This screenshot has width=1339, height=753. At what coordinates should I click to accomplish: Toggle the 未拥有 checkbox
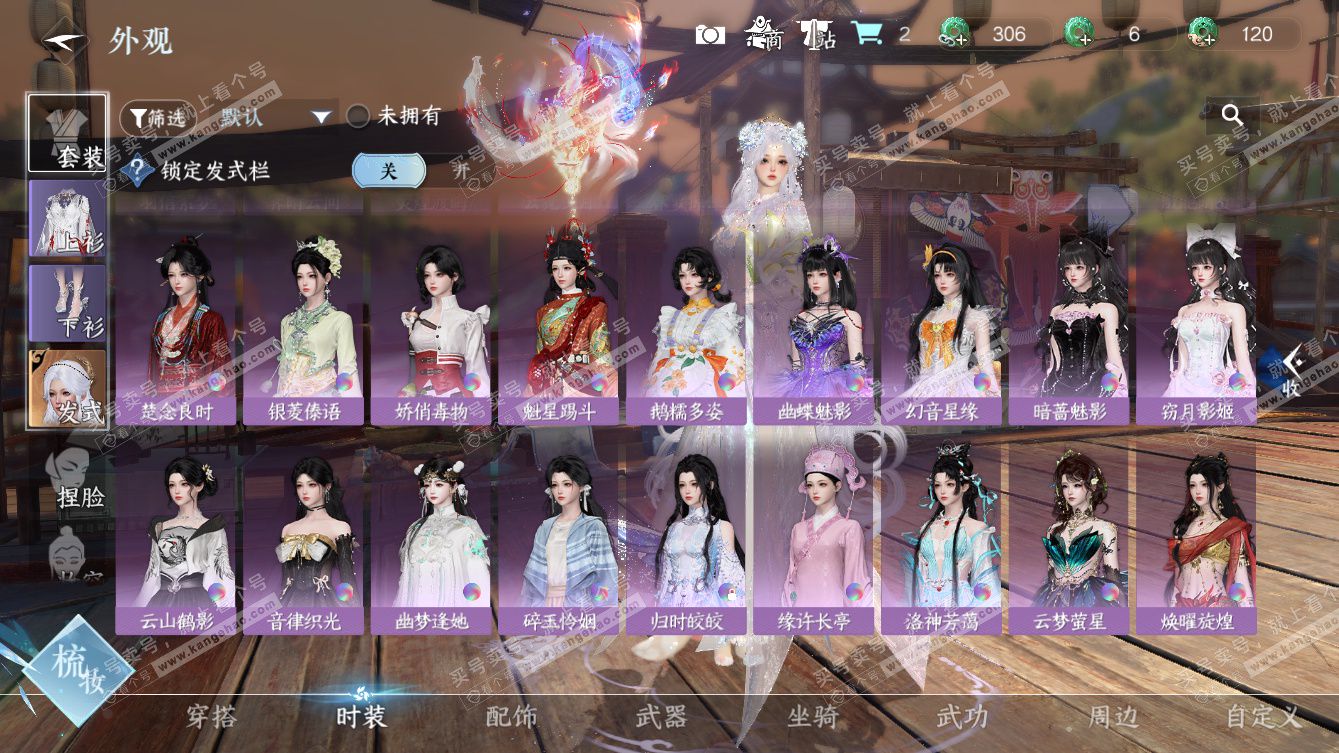coord(358,117)
